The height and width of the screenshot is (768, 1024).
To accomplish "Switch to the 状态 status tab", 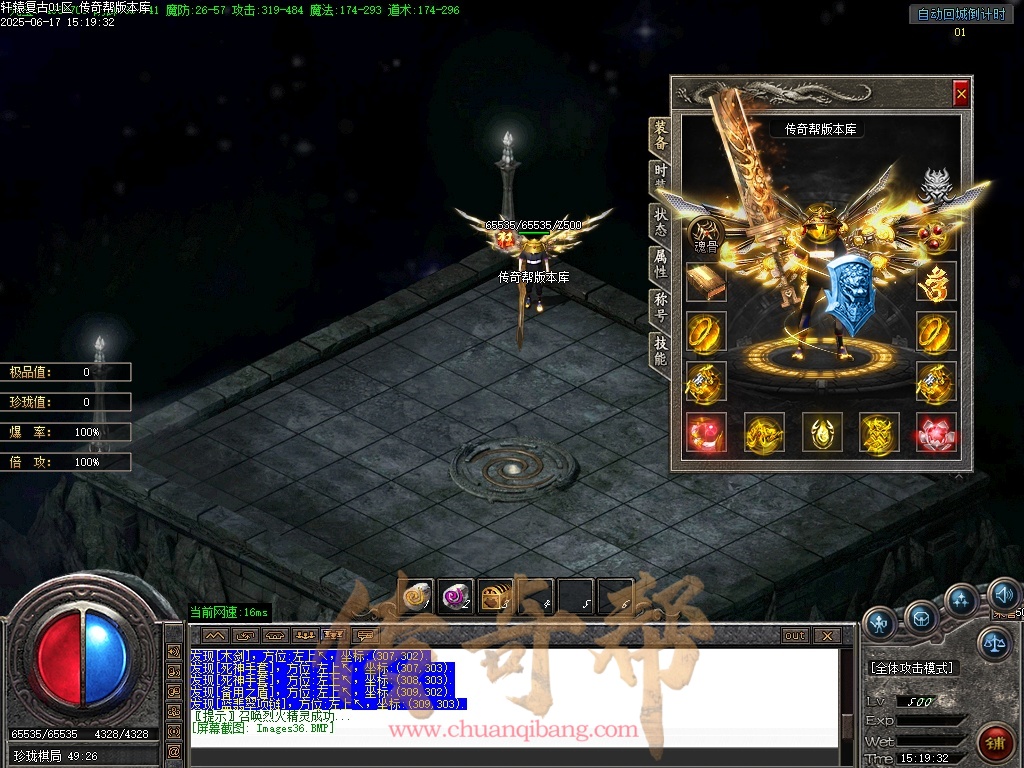I will point(661,221).
